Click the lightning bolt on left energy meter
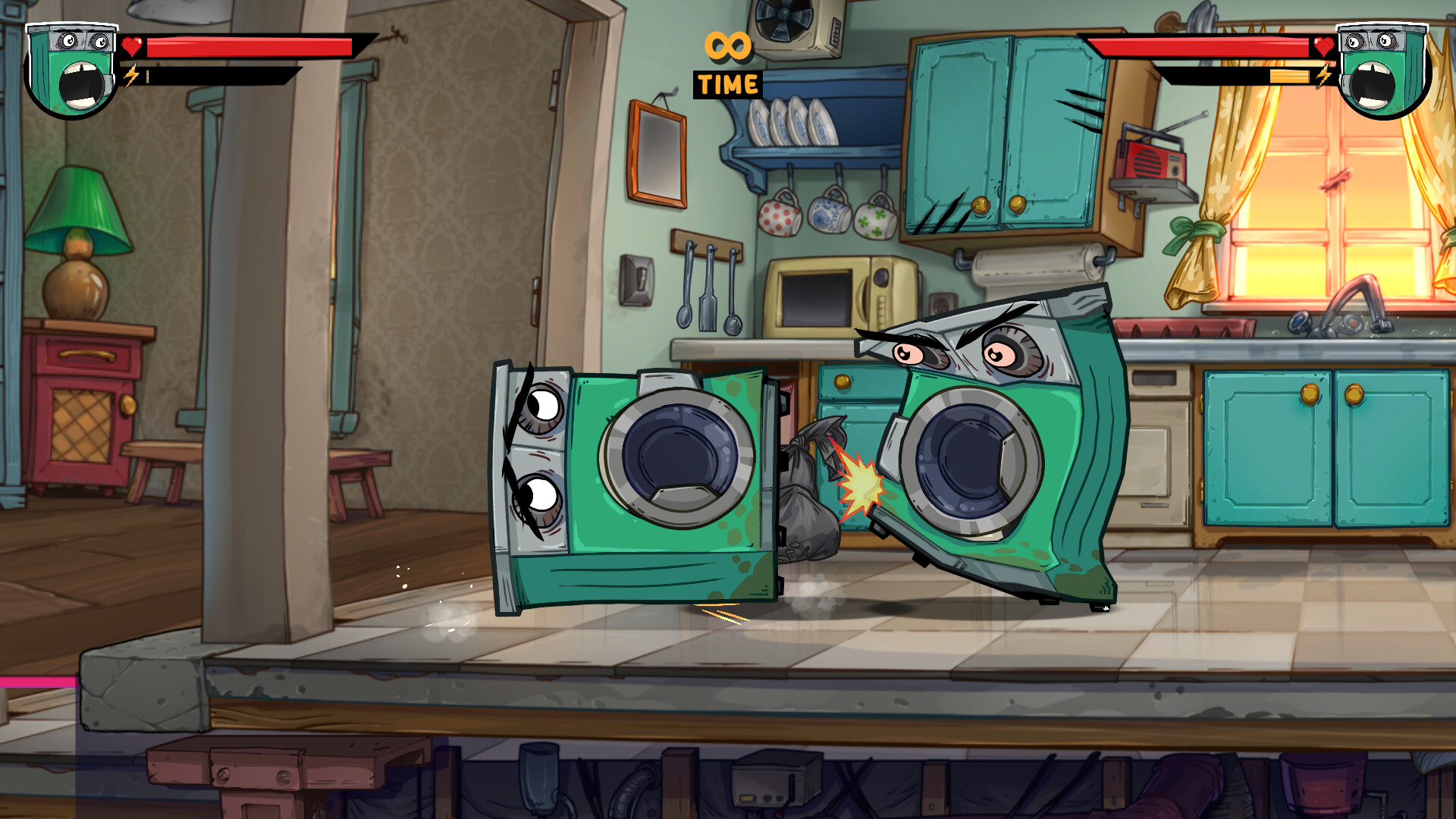Image resolution: width=1456 pixels, height=819 pixels. click(130, 75)
